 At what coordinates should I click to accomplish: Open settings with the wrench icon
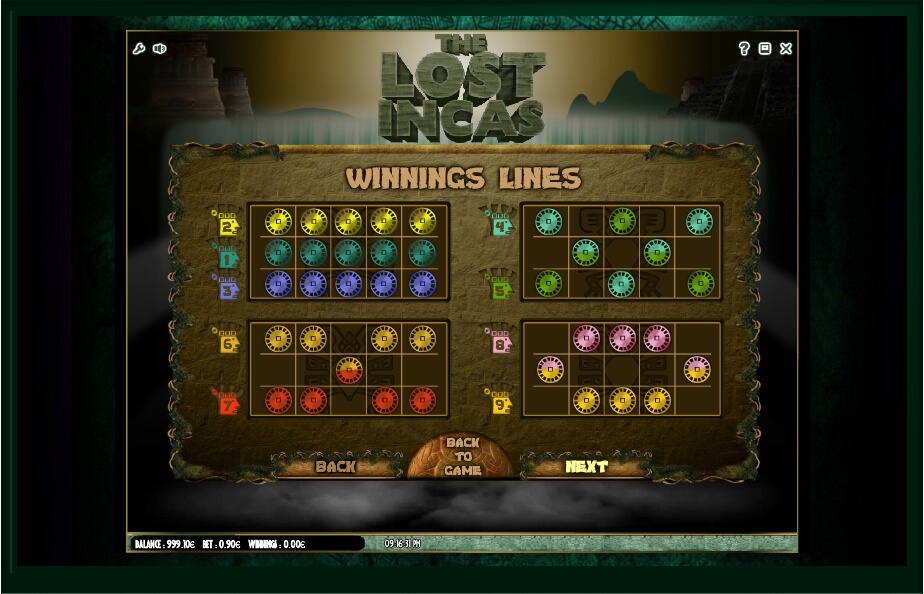(140, 48)
